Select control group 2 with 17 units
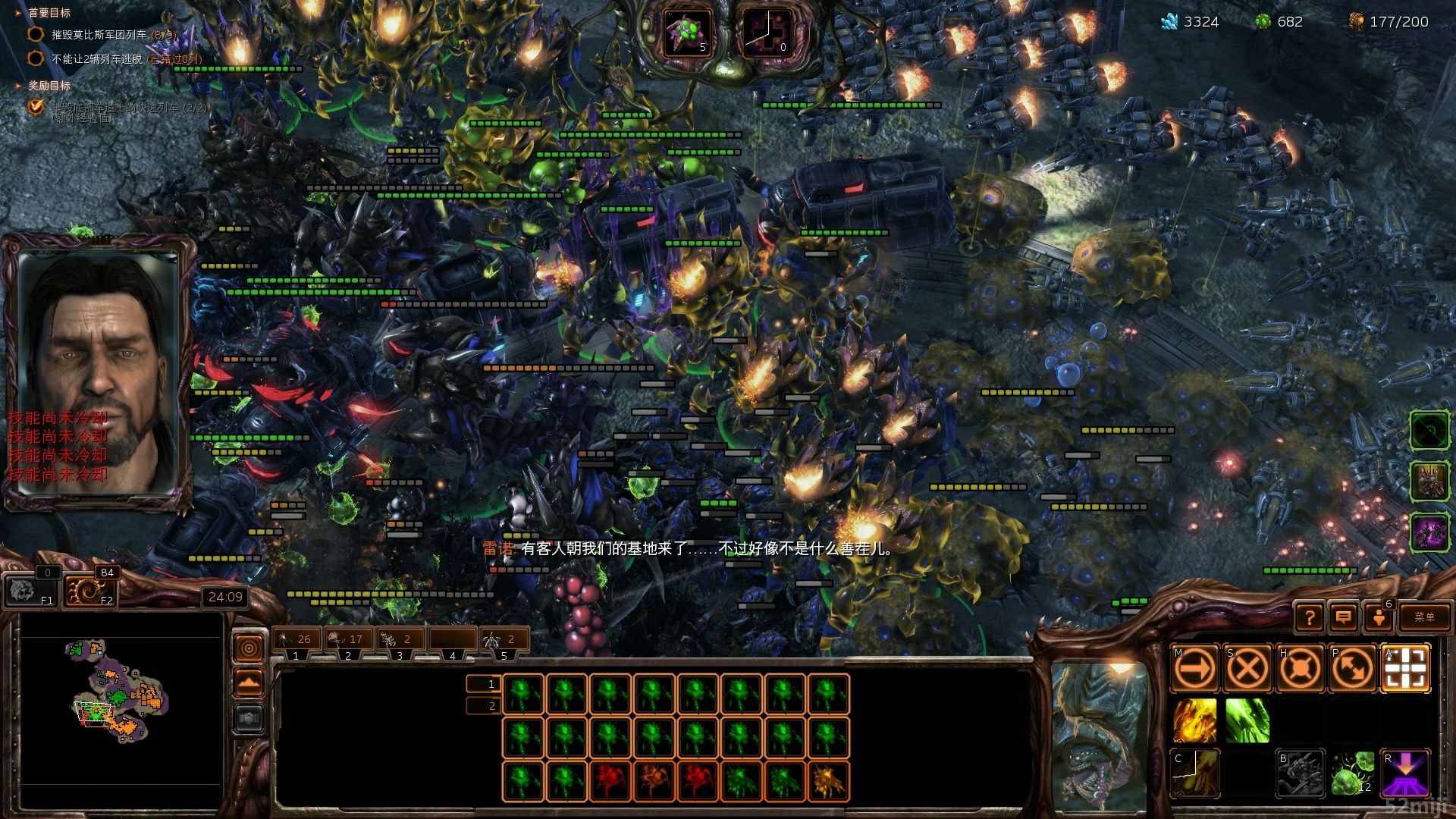Screen dimensions: 1456x819 pyautogui.click(x=348, y=639)
